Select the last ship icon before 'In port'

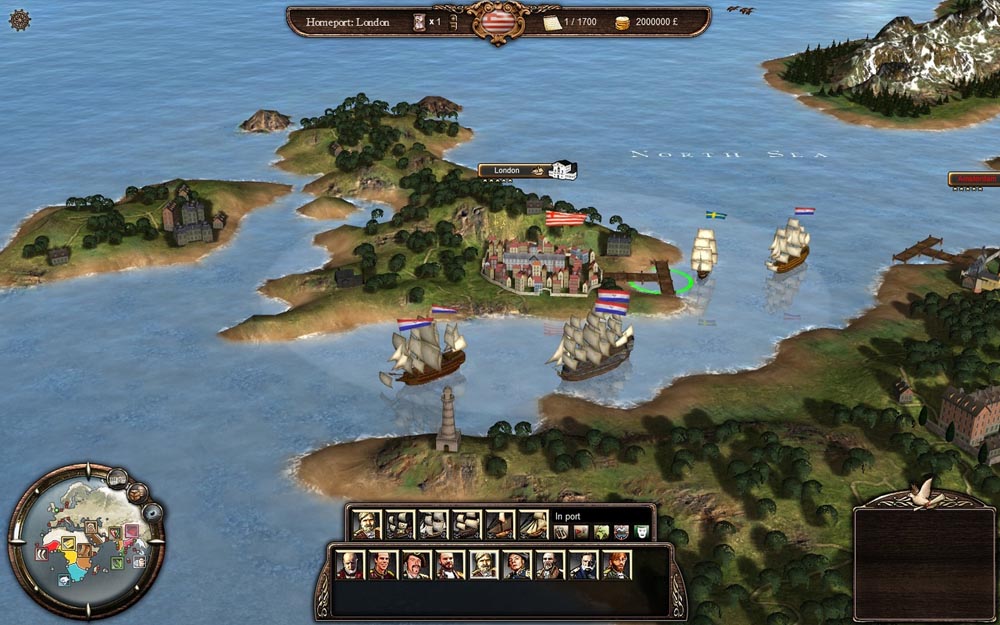coord(532,524)
